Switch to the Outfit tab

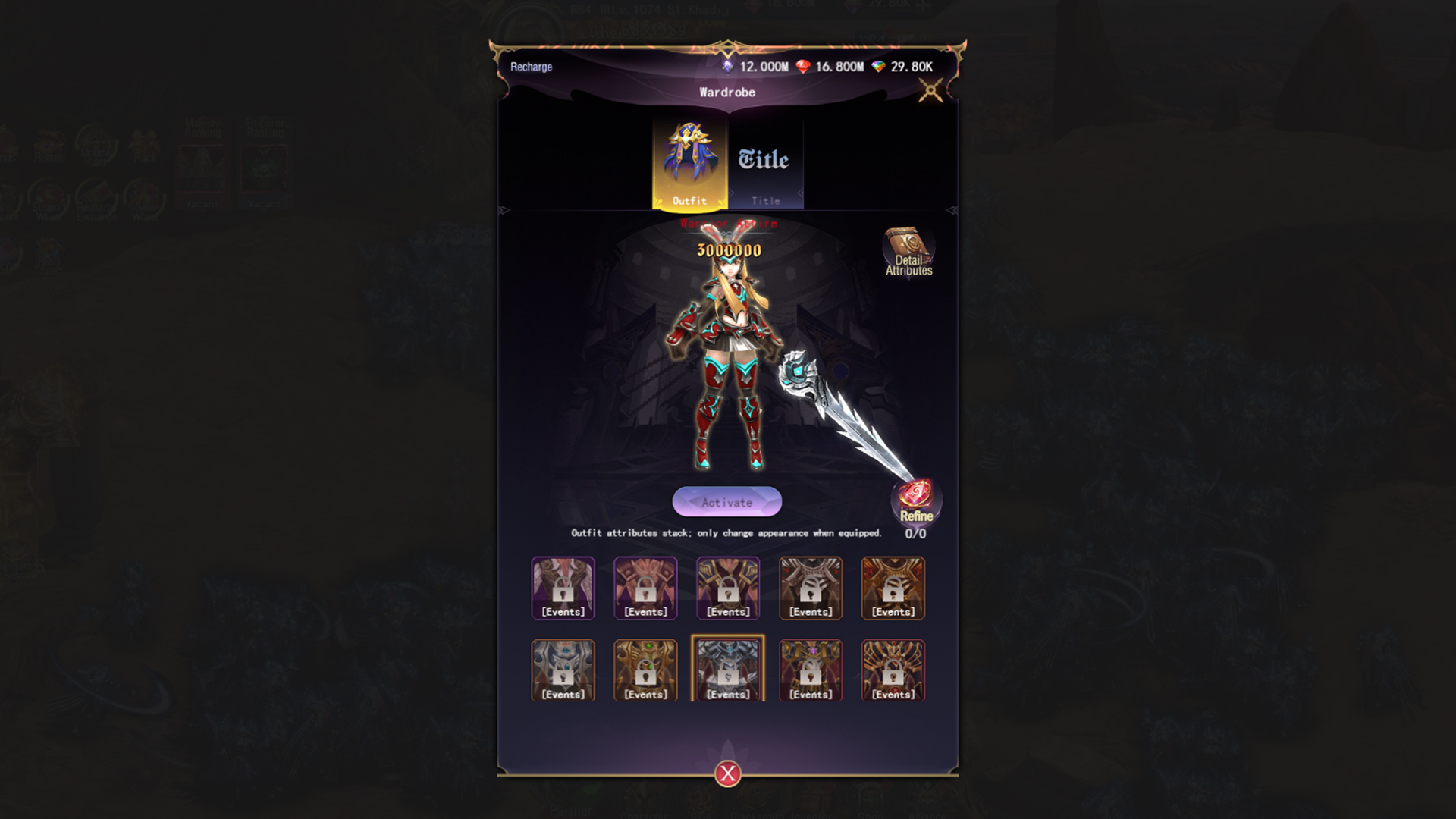click(689, 182)
